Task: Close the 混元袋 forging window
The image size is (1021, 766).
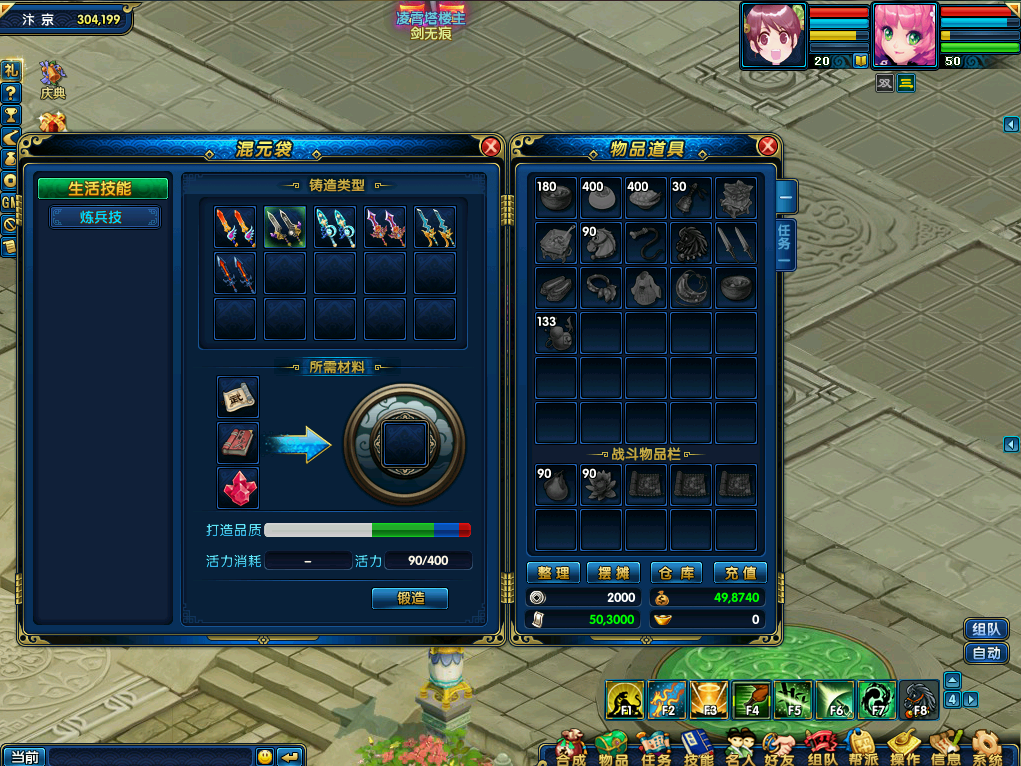Action: (x=490, y=147)
